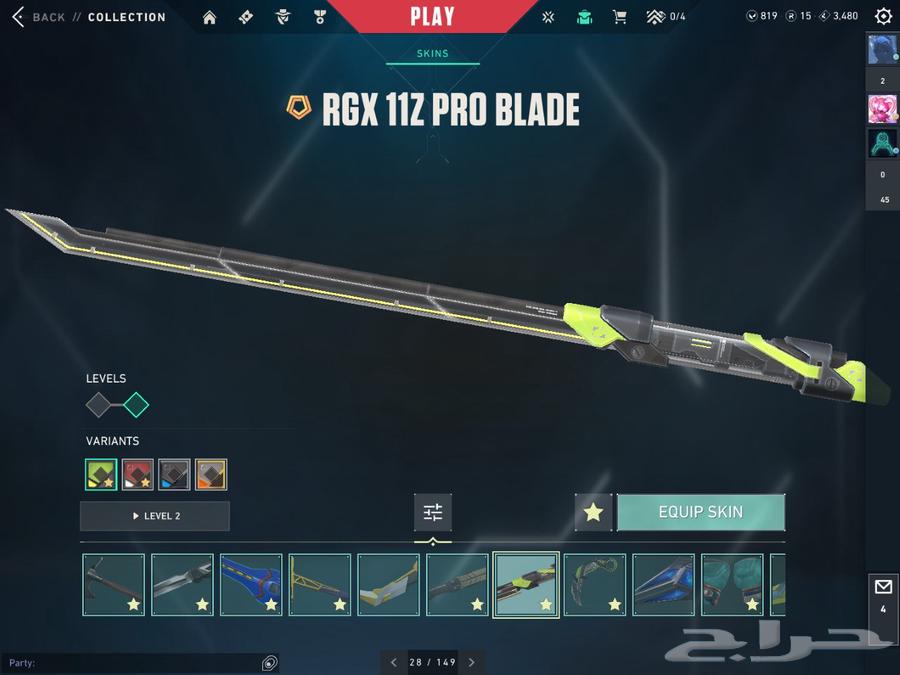Select the second skin level diamond
The width and height of the screenshot is (900, 675).
tap(135, 405)
